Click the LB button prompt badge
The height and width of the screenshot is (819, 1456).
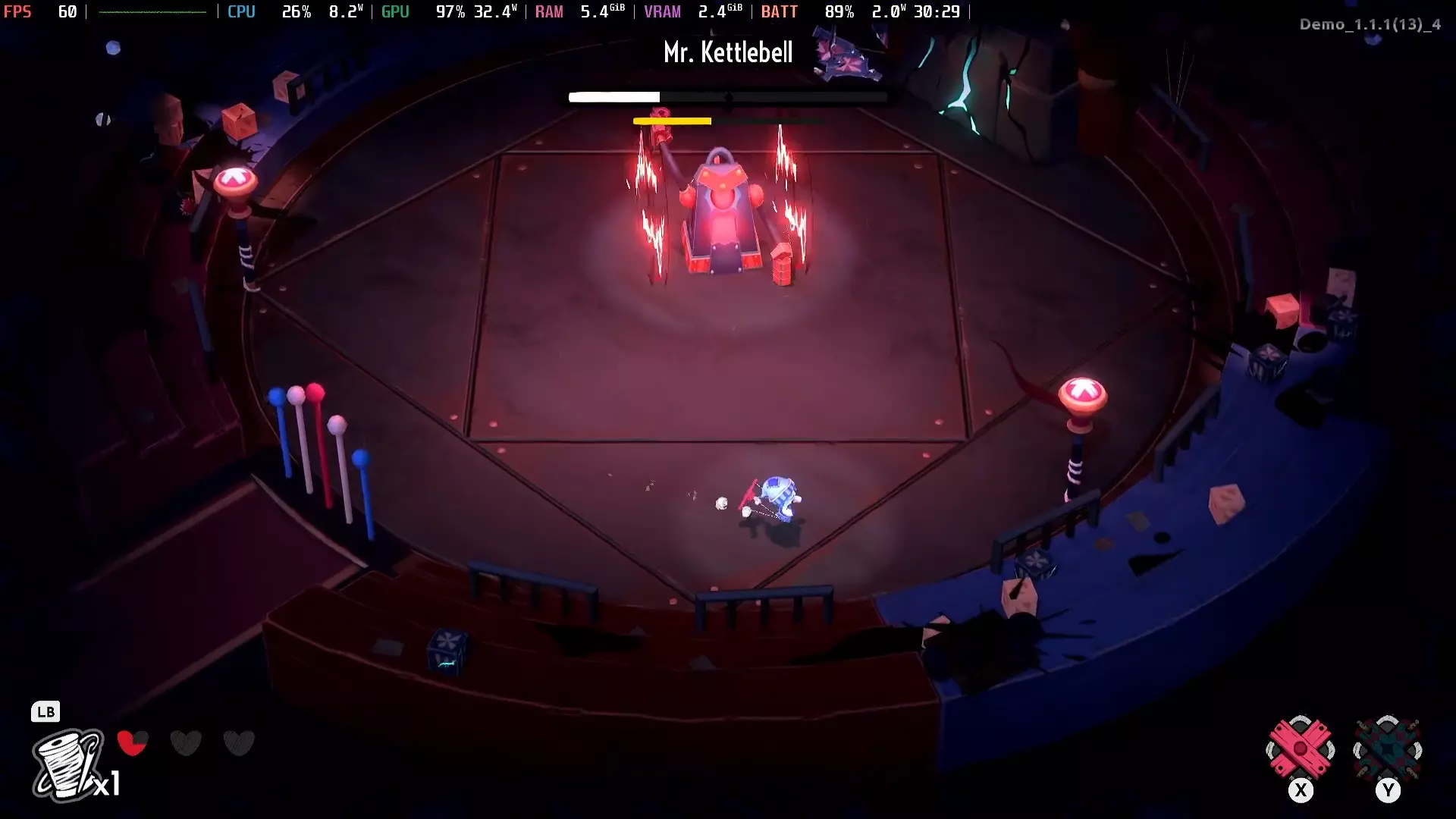point(45,711)
